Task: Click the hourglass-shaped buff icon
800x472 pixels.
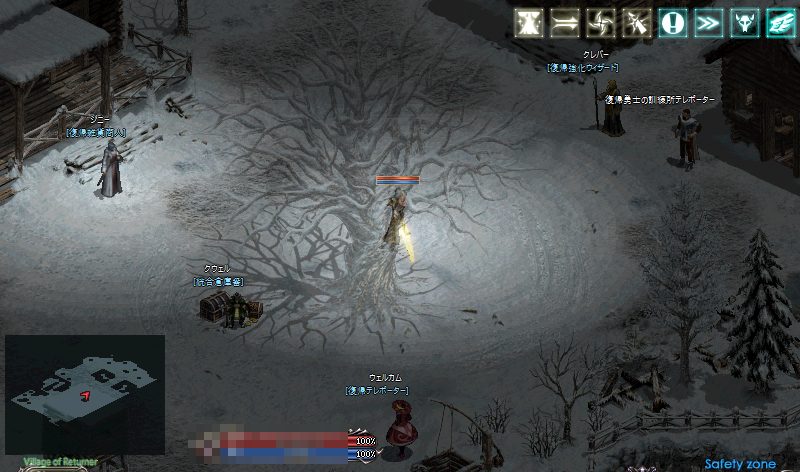Action: [x=529, y=23]
